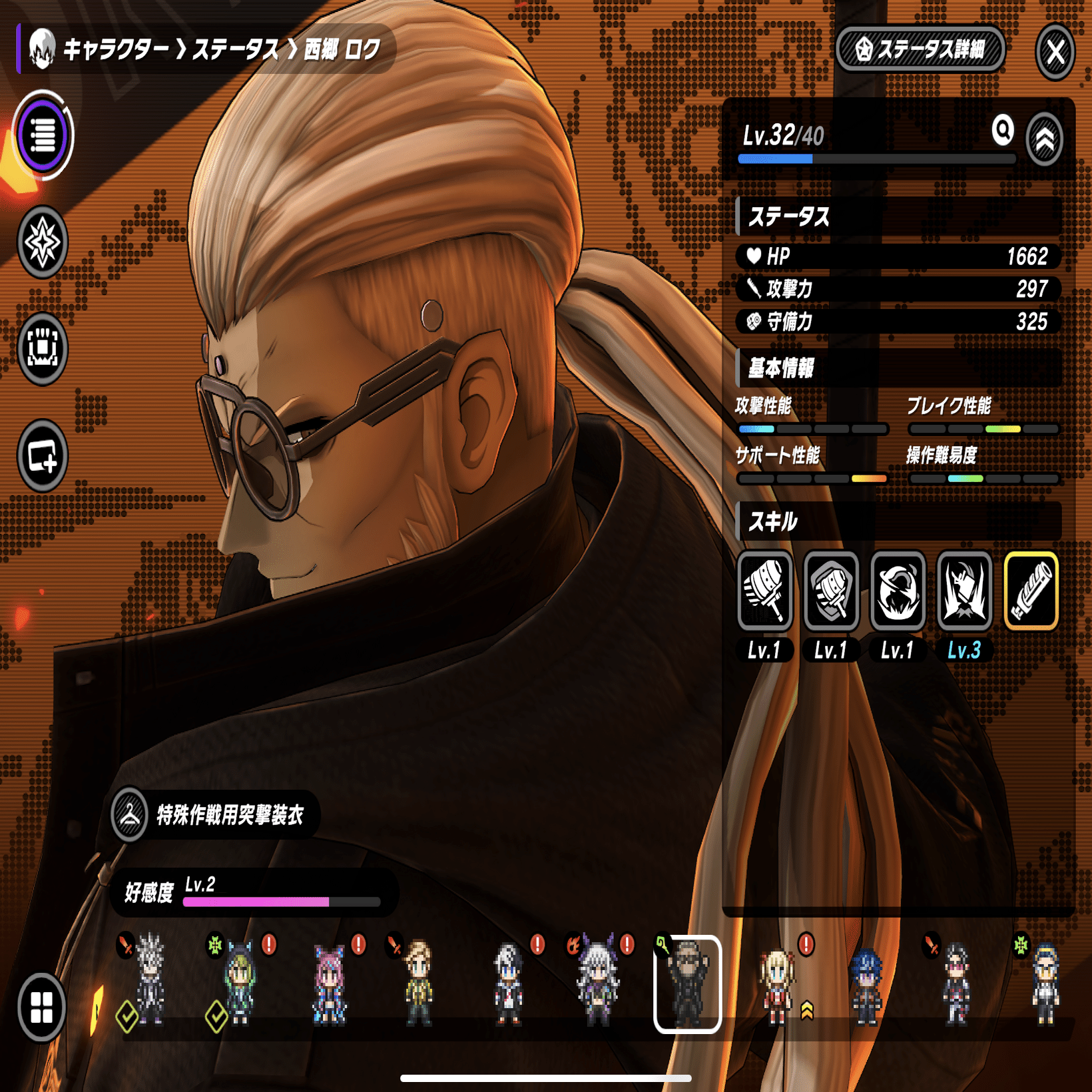Click the magnifier icon beside the level
1092x1092 pixels.
coord(1003,130)
